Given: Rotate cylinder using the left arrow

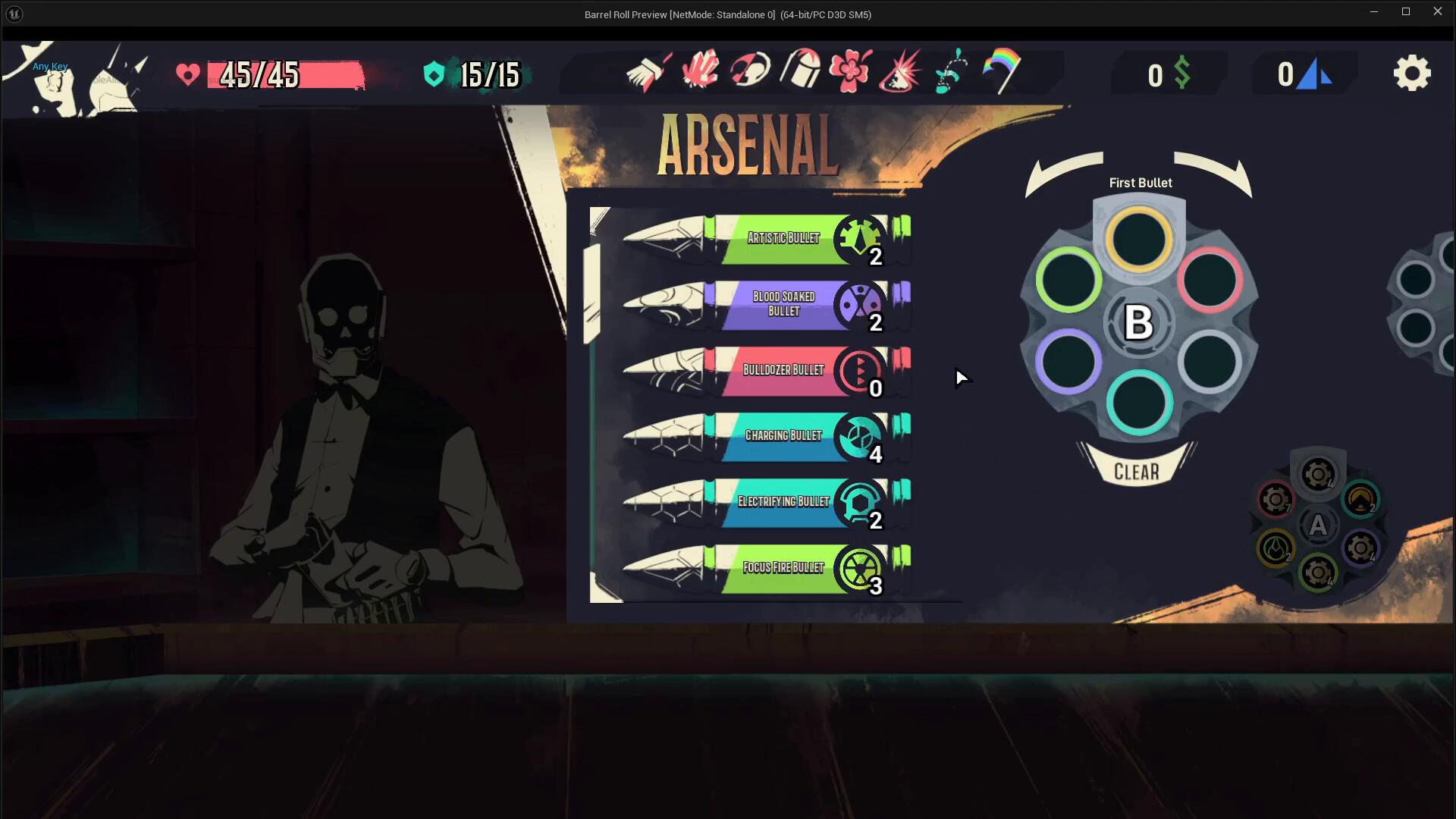Looking at the screenshot, I should pyautogui.click(x=1063, y=173).
